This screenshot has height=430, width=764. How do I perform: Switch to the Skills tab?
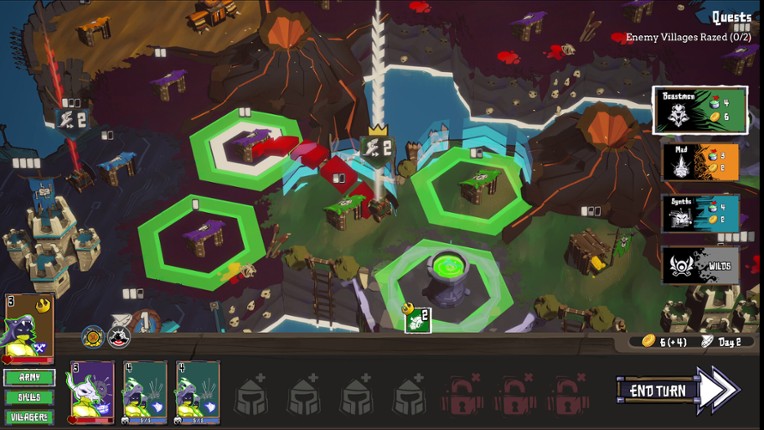click(x=29, y=397)
